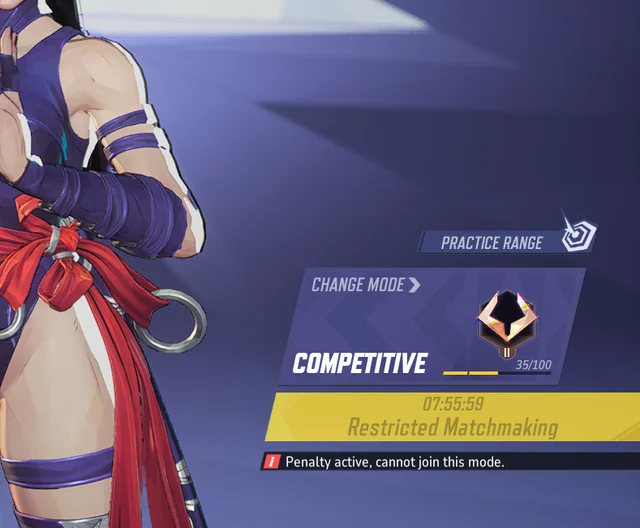Click the competitive rank badge icon
Viewport: 640px width, 528px height.
click(x=507, y=320)
